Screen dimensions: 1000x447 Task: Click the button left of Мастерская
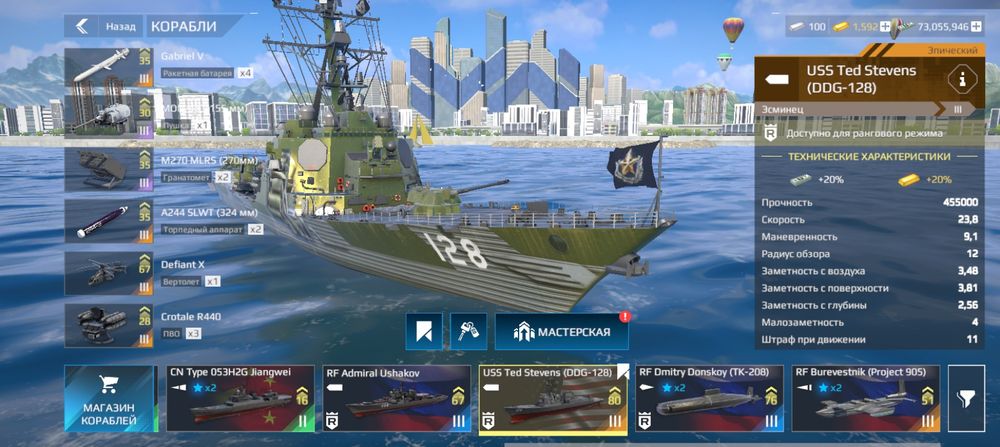468,331
